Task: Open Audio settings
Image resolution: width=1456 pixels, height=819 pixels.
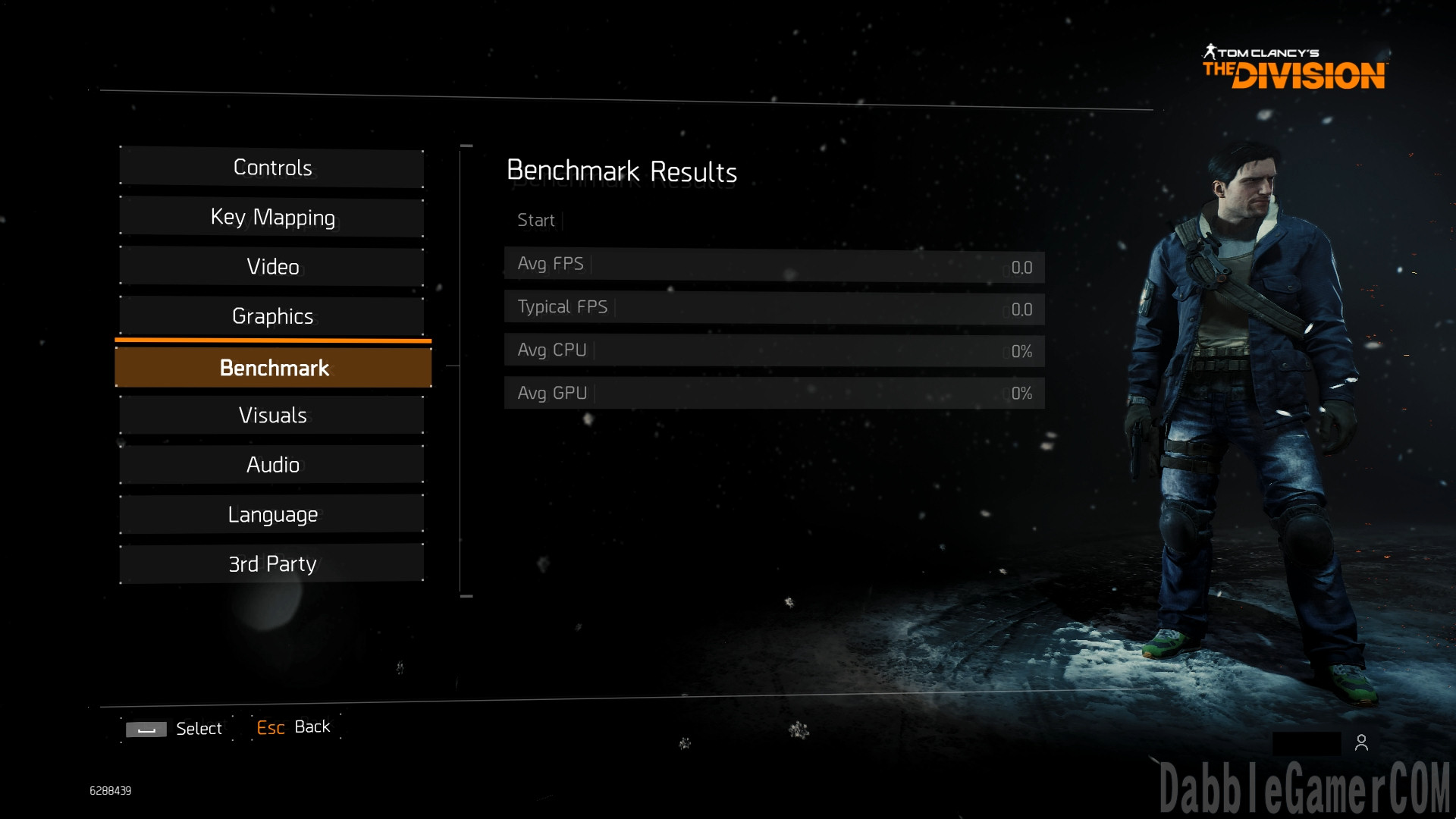Action: (x=272, y=465)
